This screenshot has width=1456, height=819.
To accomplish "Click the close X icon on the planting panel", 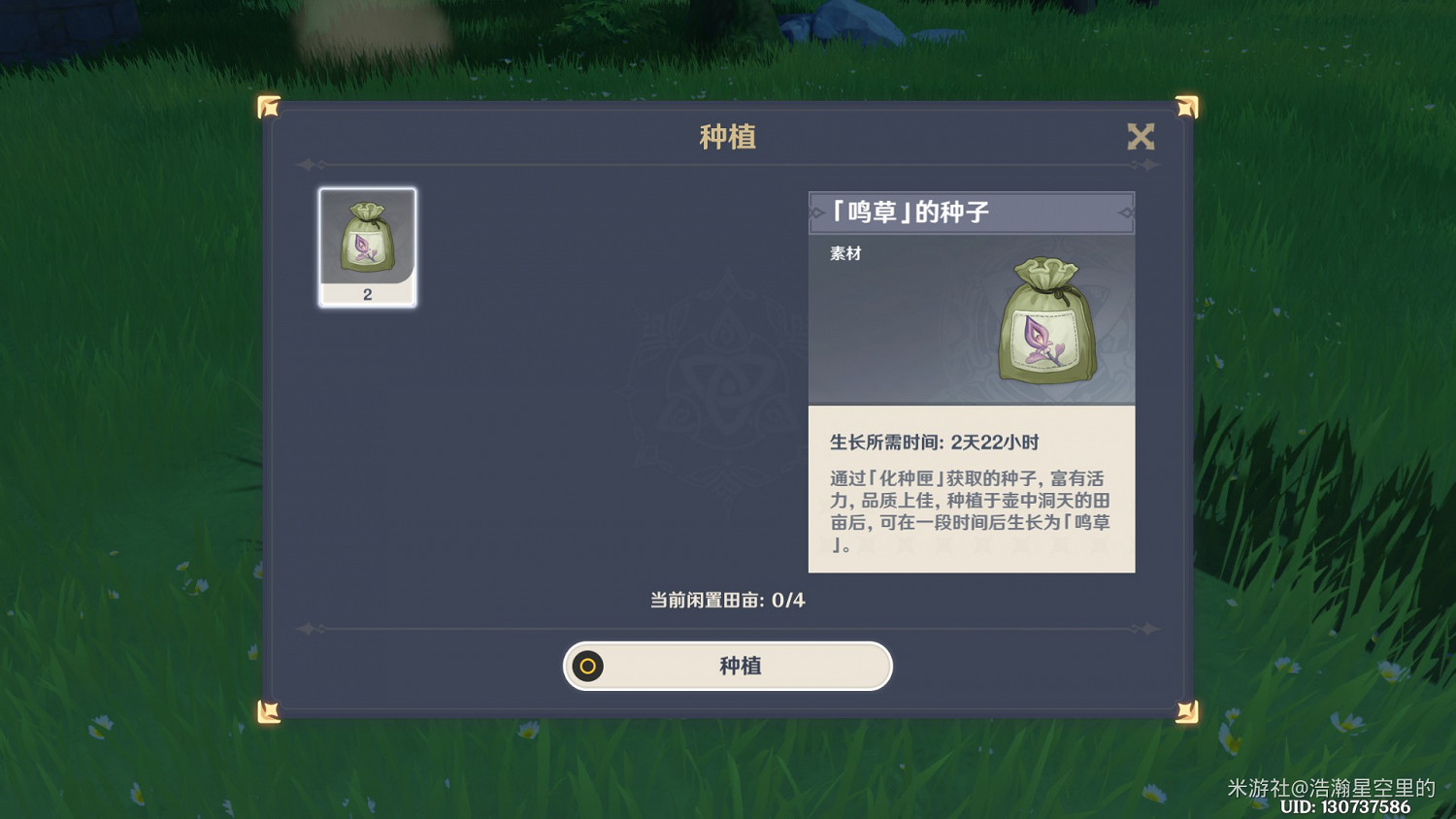I will point(1142,137).
